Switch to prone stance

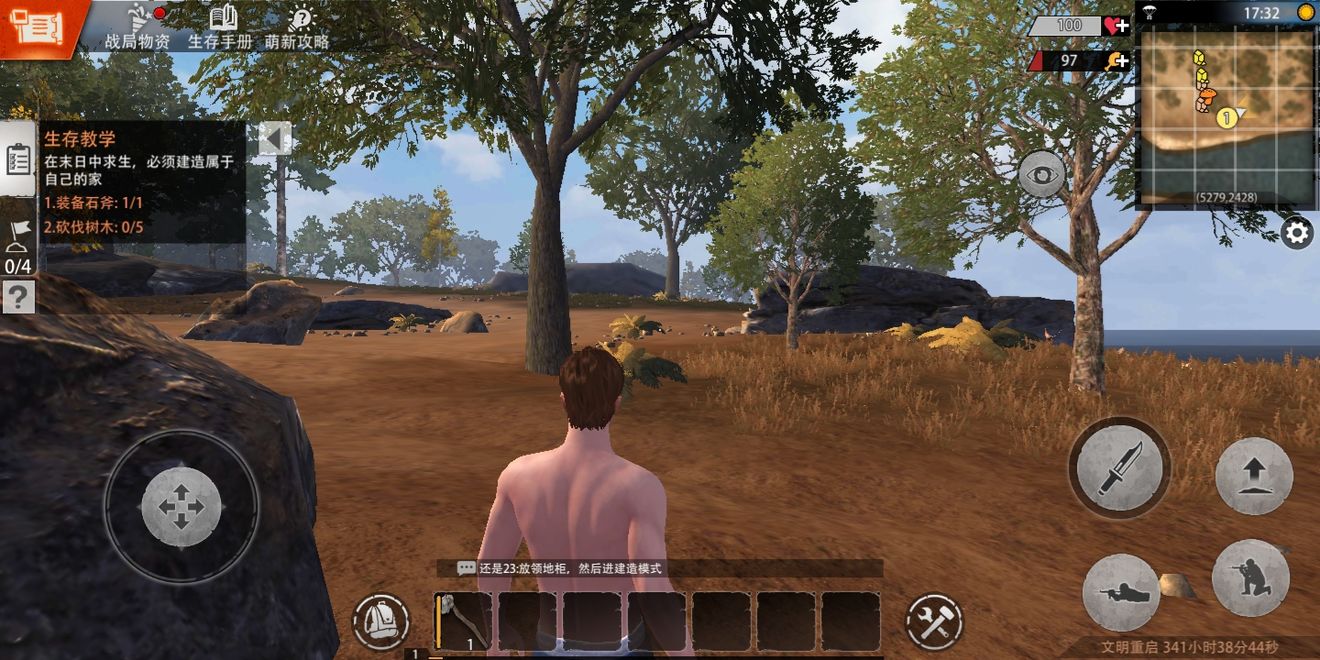click(1120, 592)
